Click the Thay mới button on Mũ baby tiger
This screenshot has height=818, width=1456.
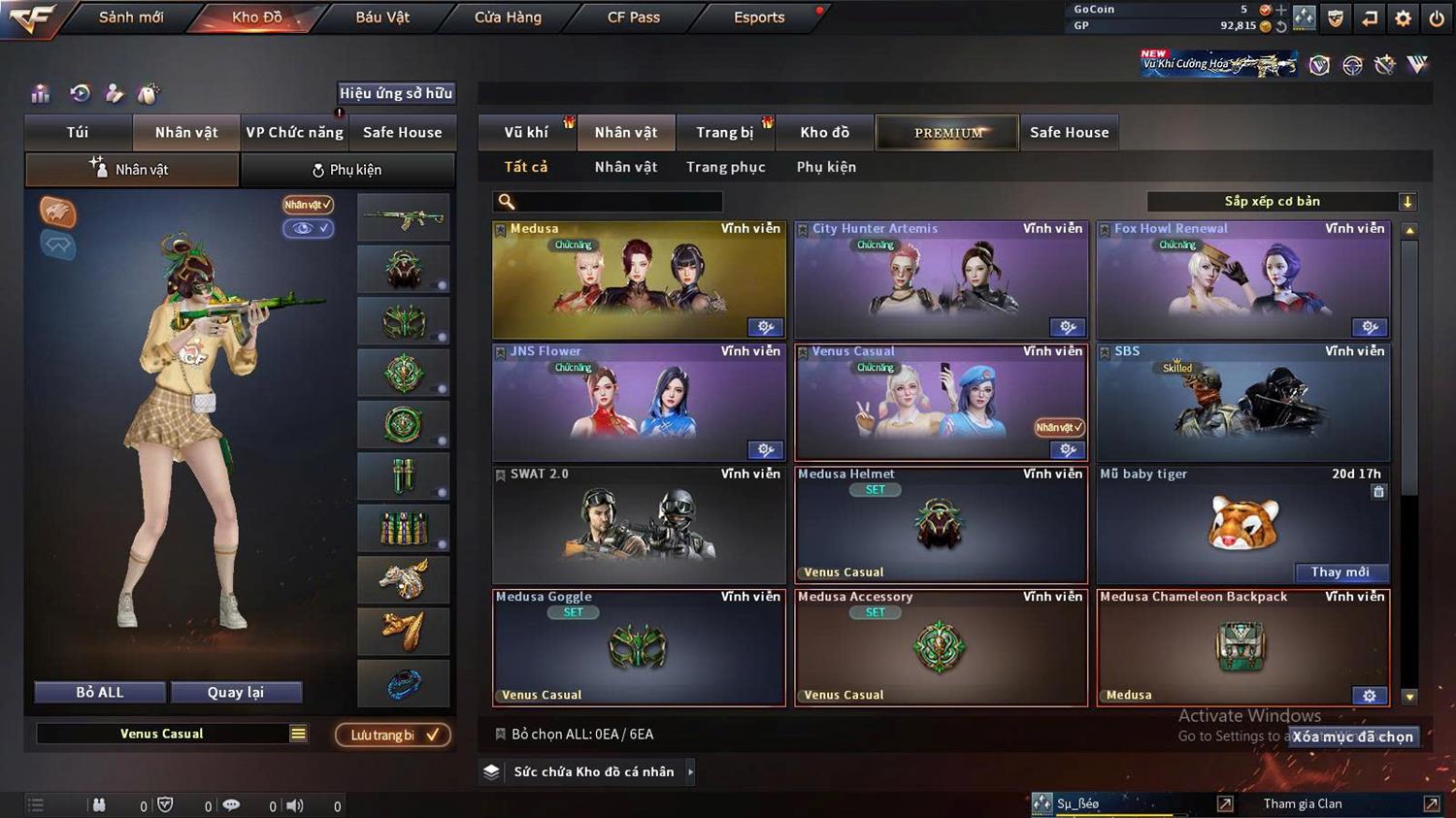tap(1340, 573)
